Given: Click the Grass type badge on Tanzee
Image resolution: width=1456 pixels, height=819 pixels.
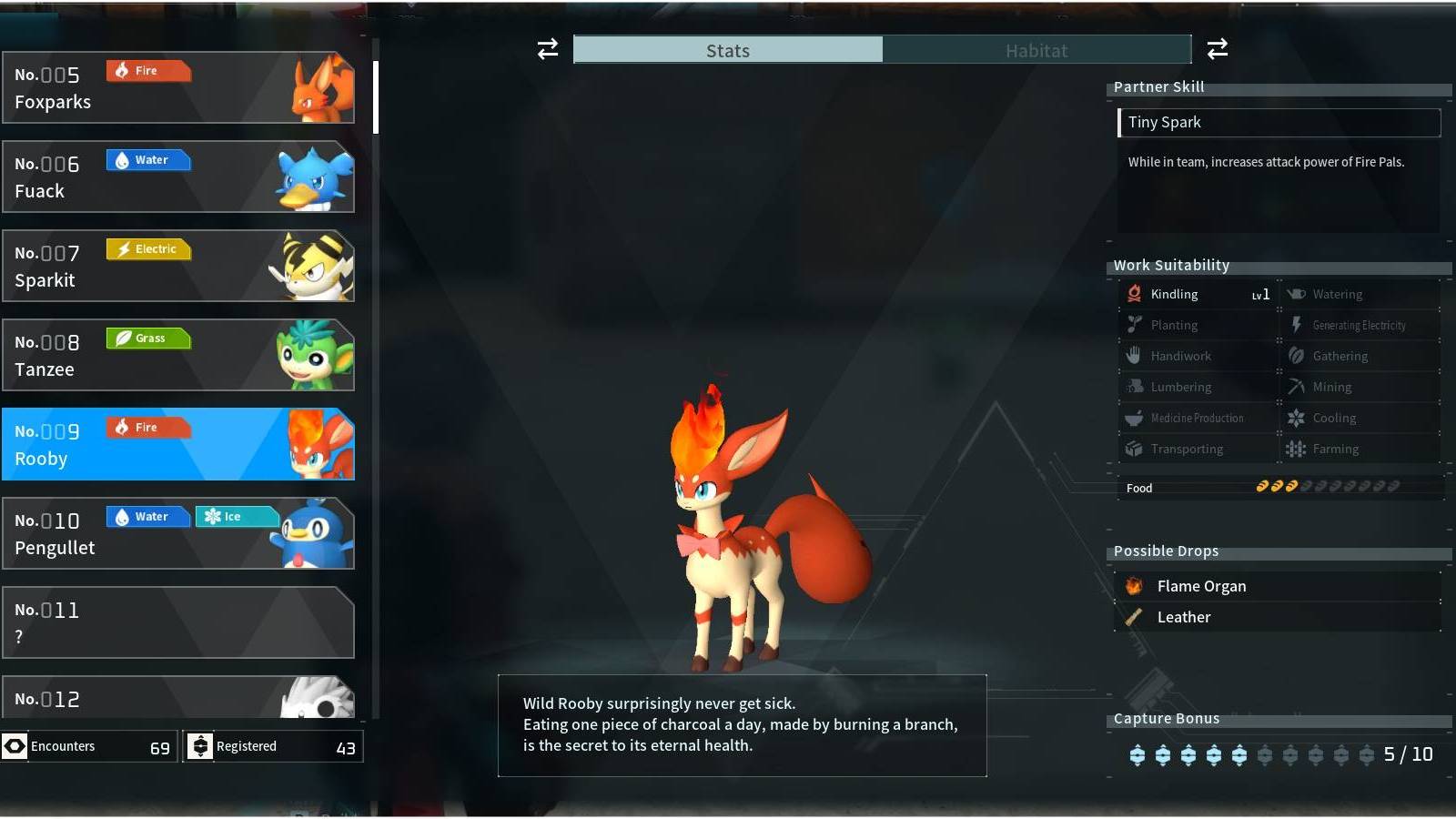Looking at the screenshot, I should point(148,338).
